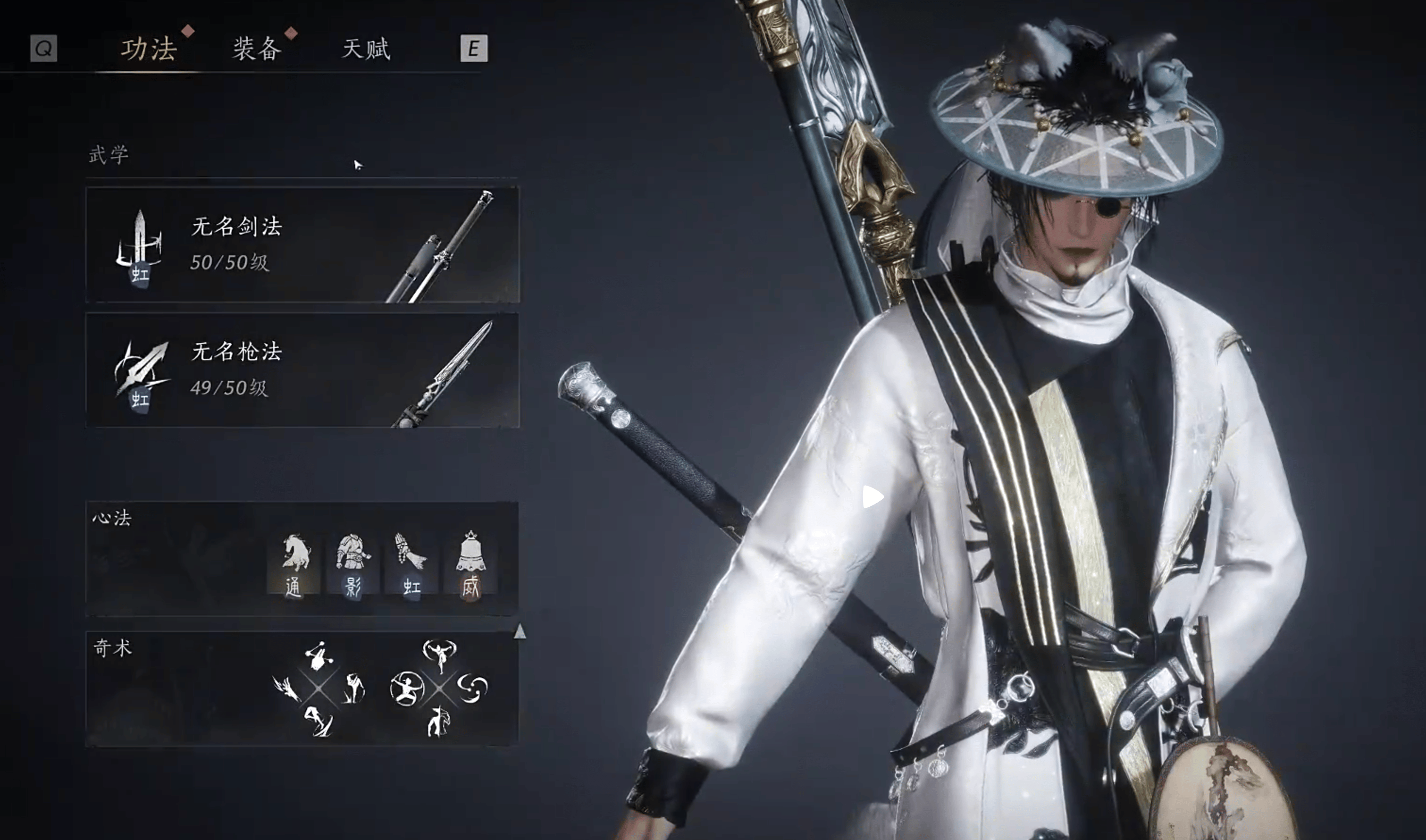
Task: Click the beaded gauntlet 虹 inner art
Action: click(411, 564)
